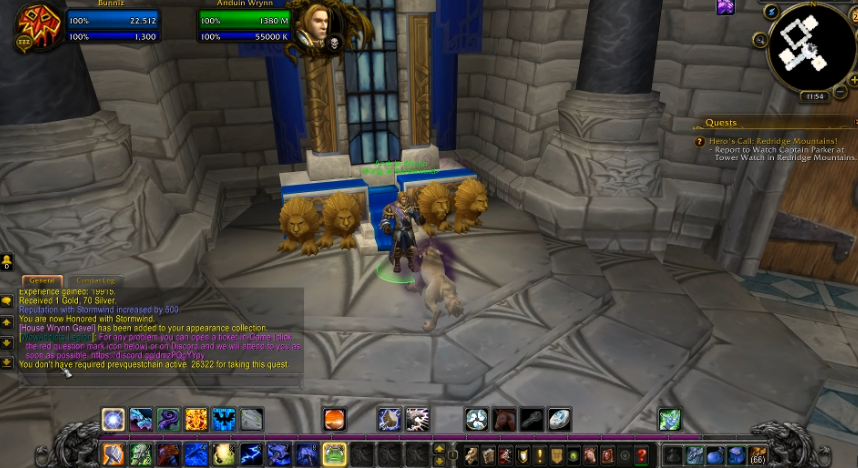Jump chat to the bottom
The width and height of the screenshot is (858, 468).
coord(7,362)
